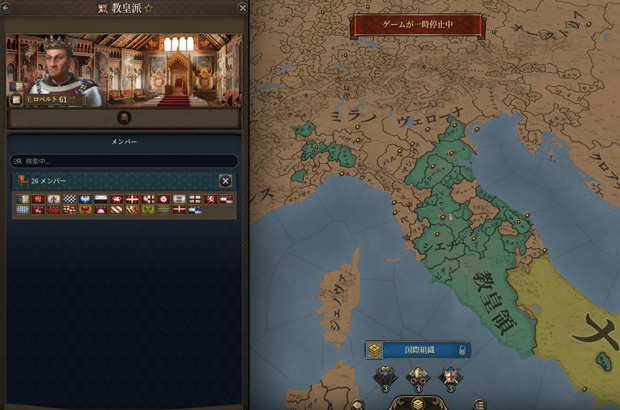Click the member search field
This screenshot has width=620, height=410.
[x=124, y=161]
